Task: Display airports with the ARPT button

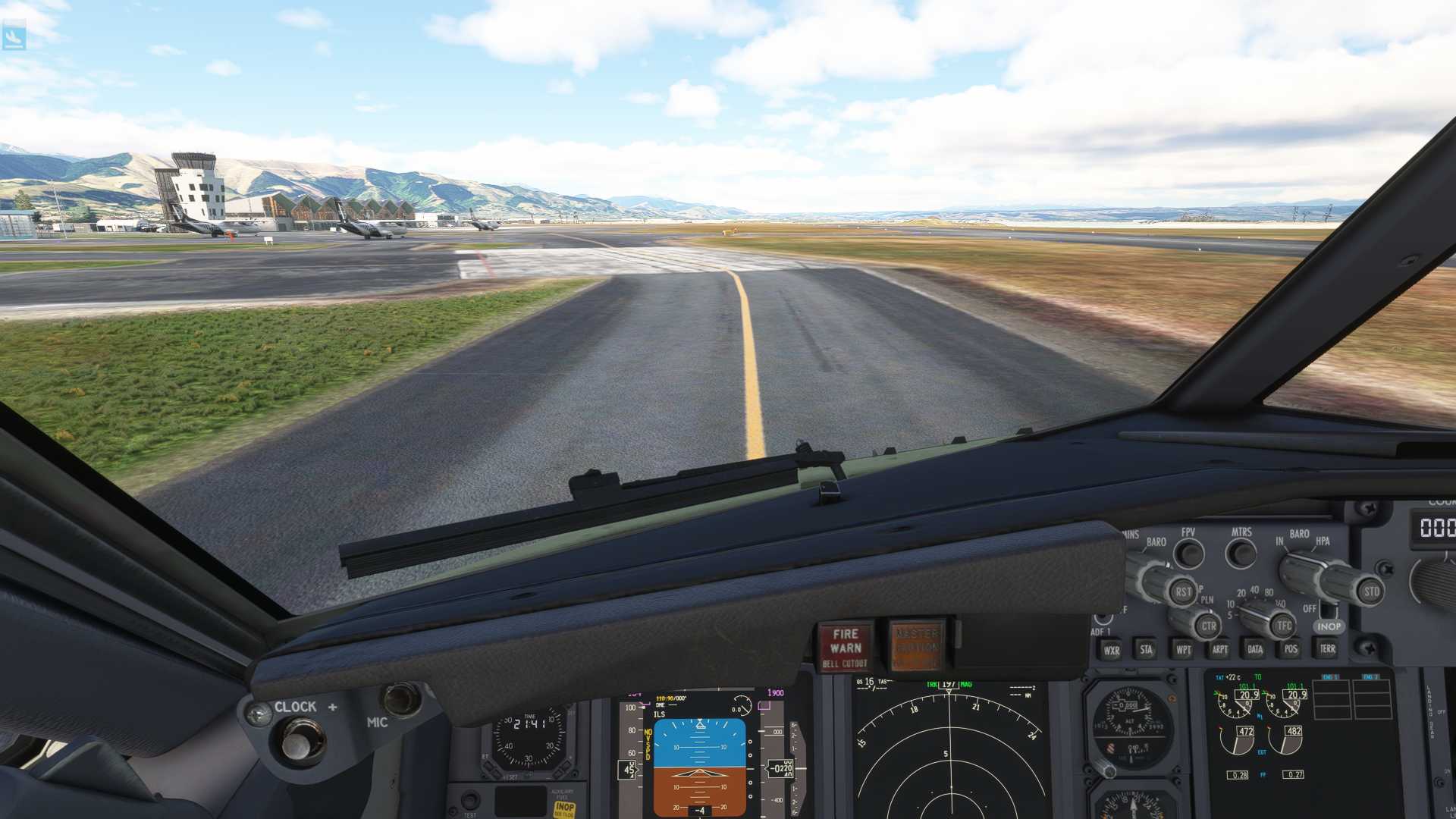Action: [x=1219, y=649]
